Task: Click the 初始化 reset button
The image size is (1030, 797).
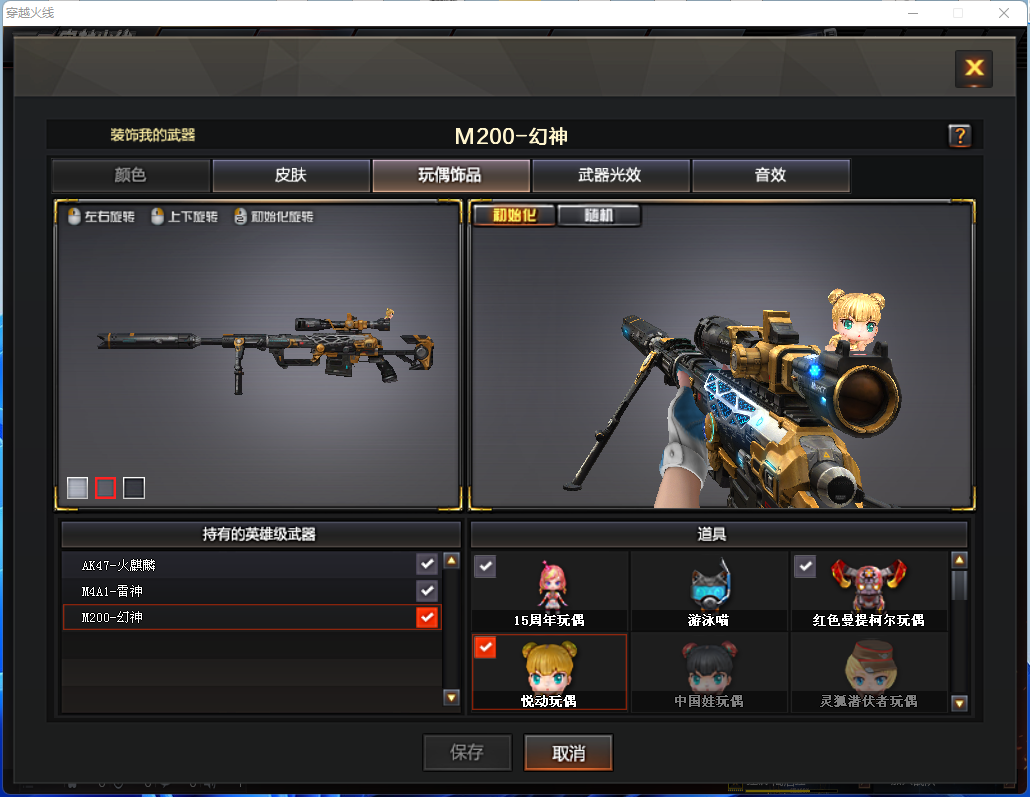Action: (513, 215)
